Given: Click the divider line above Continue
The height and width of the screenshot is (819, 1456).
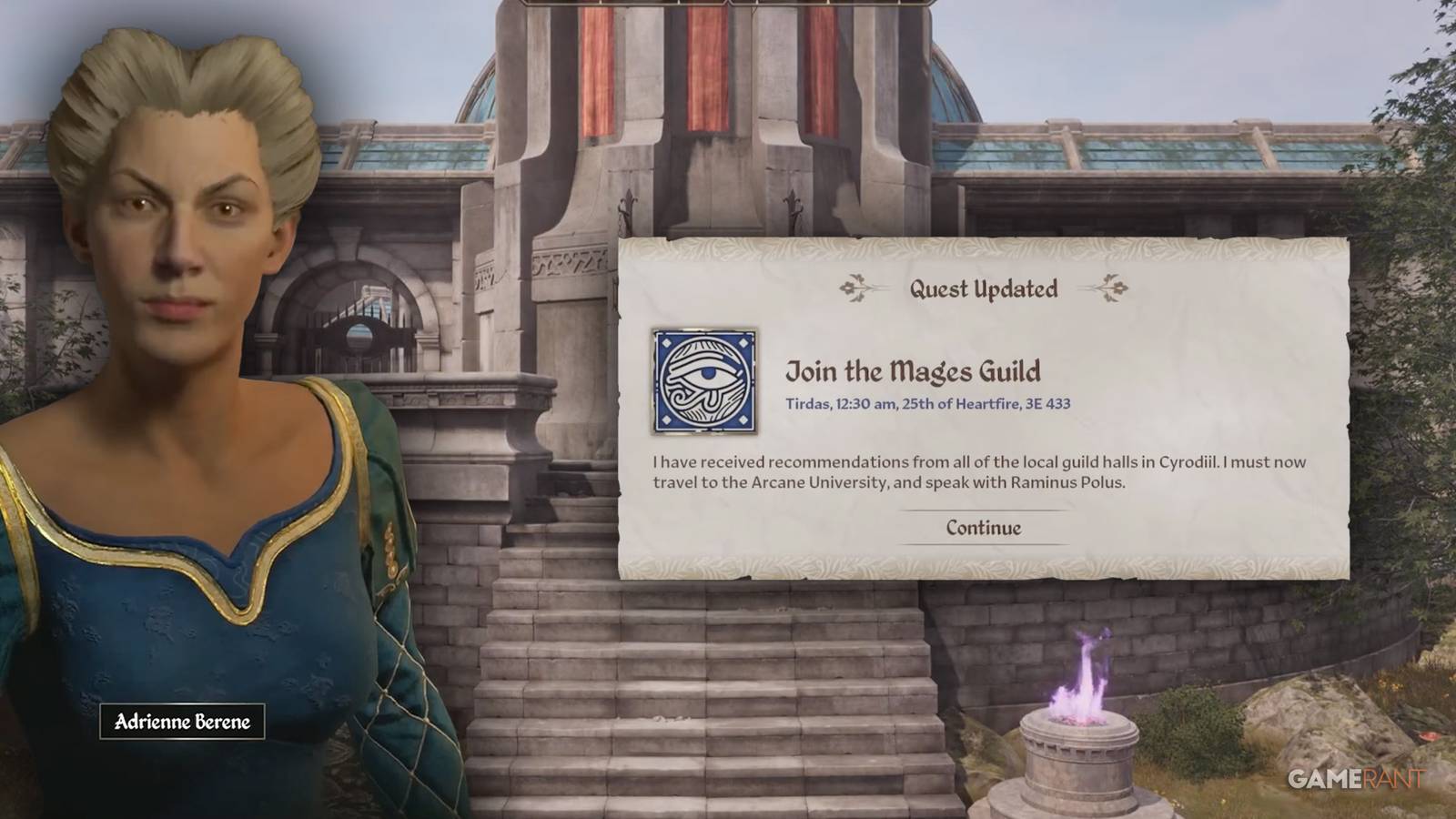Looking at the screenshot, I should pos(983,511).
